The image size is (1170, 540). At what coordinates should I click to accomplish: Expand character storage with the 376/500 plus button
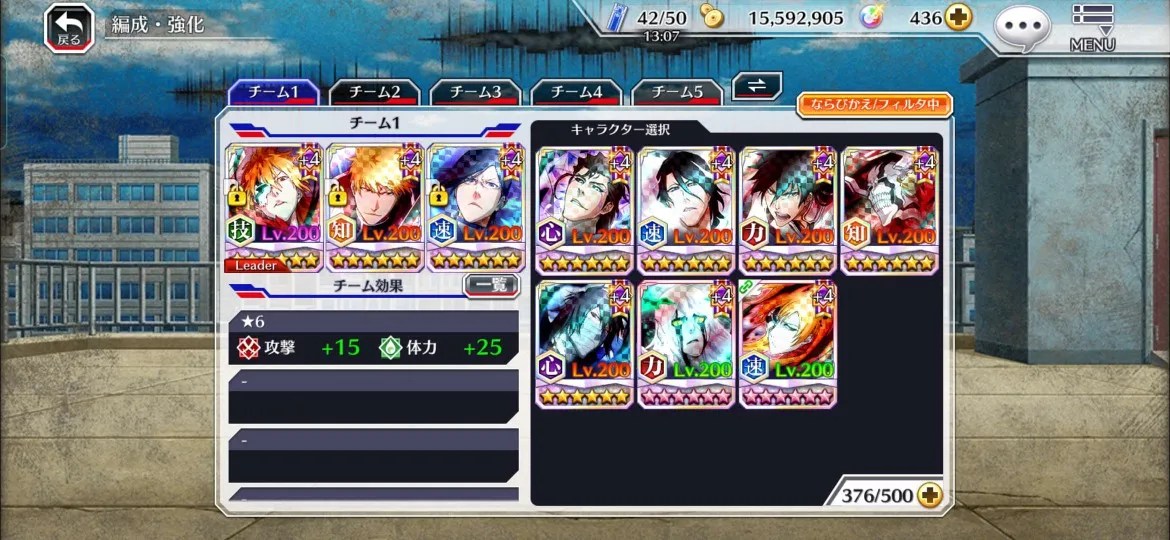929,496
